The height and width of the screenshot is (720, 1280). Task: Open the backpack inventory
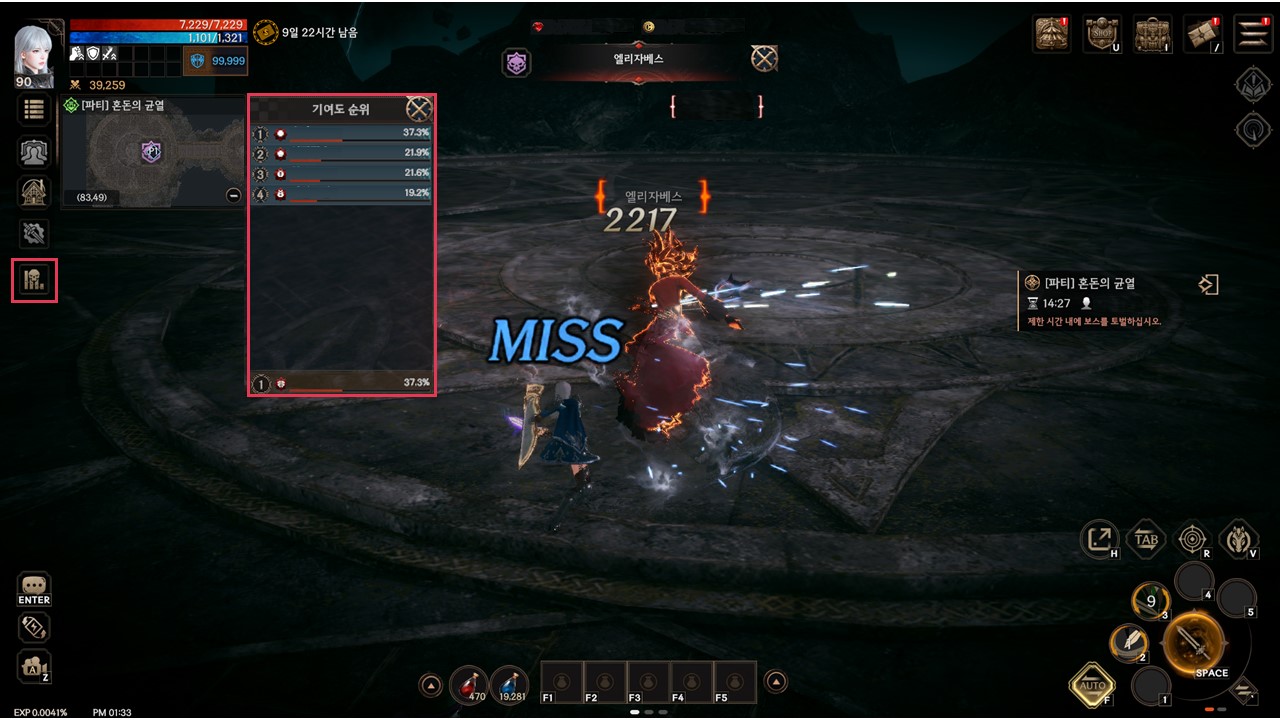[1152, 34]
